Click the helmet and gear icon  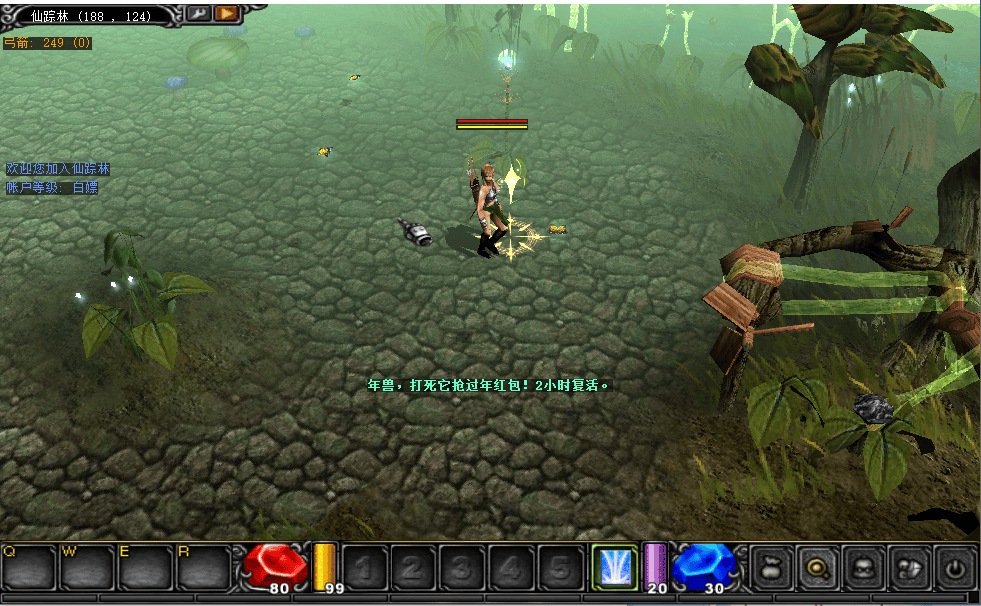pos(910,568)
